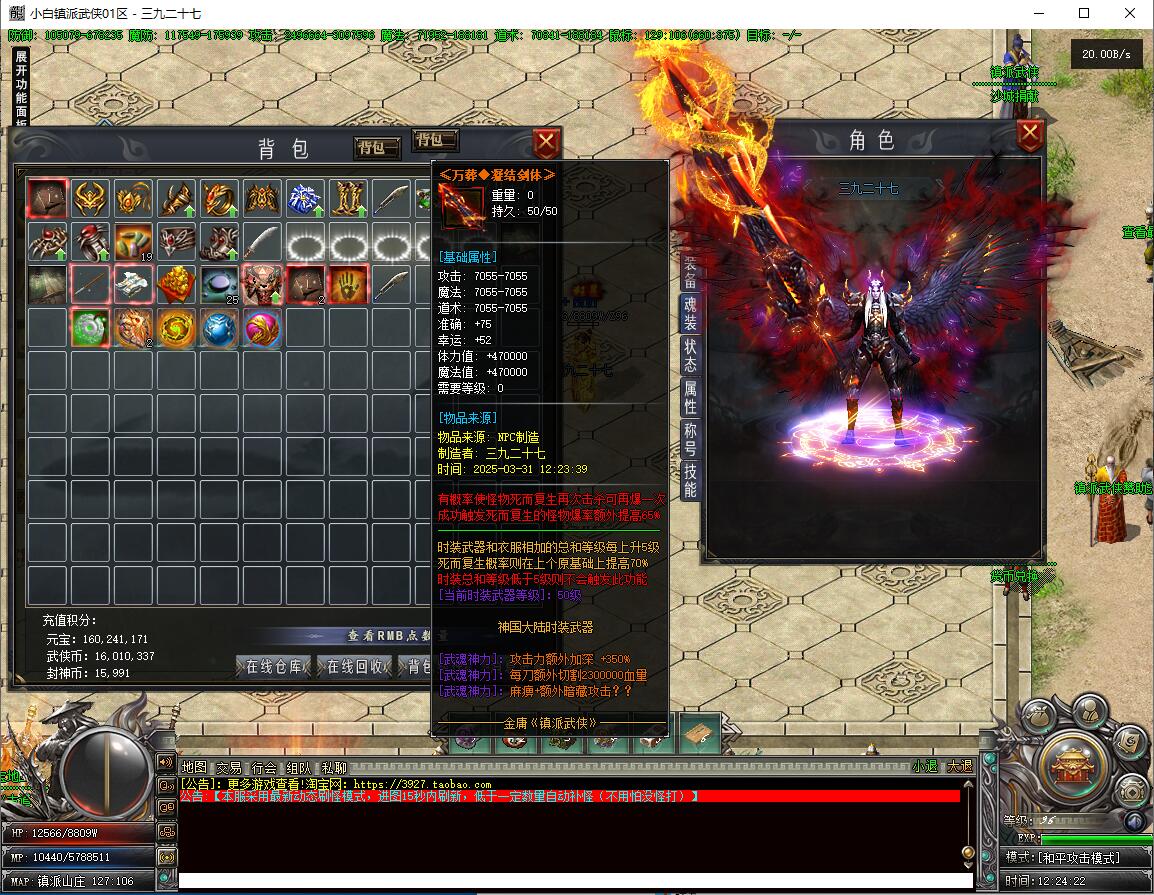Click the 小退 logout button
This screenshot has width=1154, height=895.
924,767
